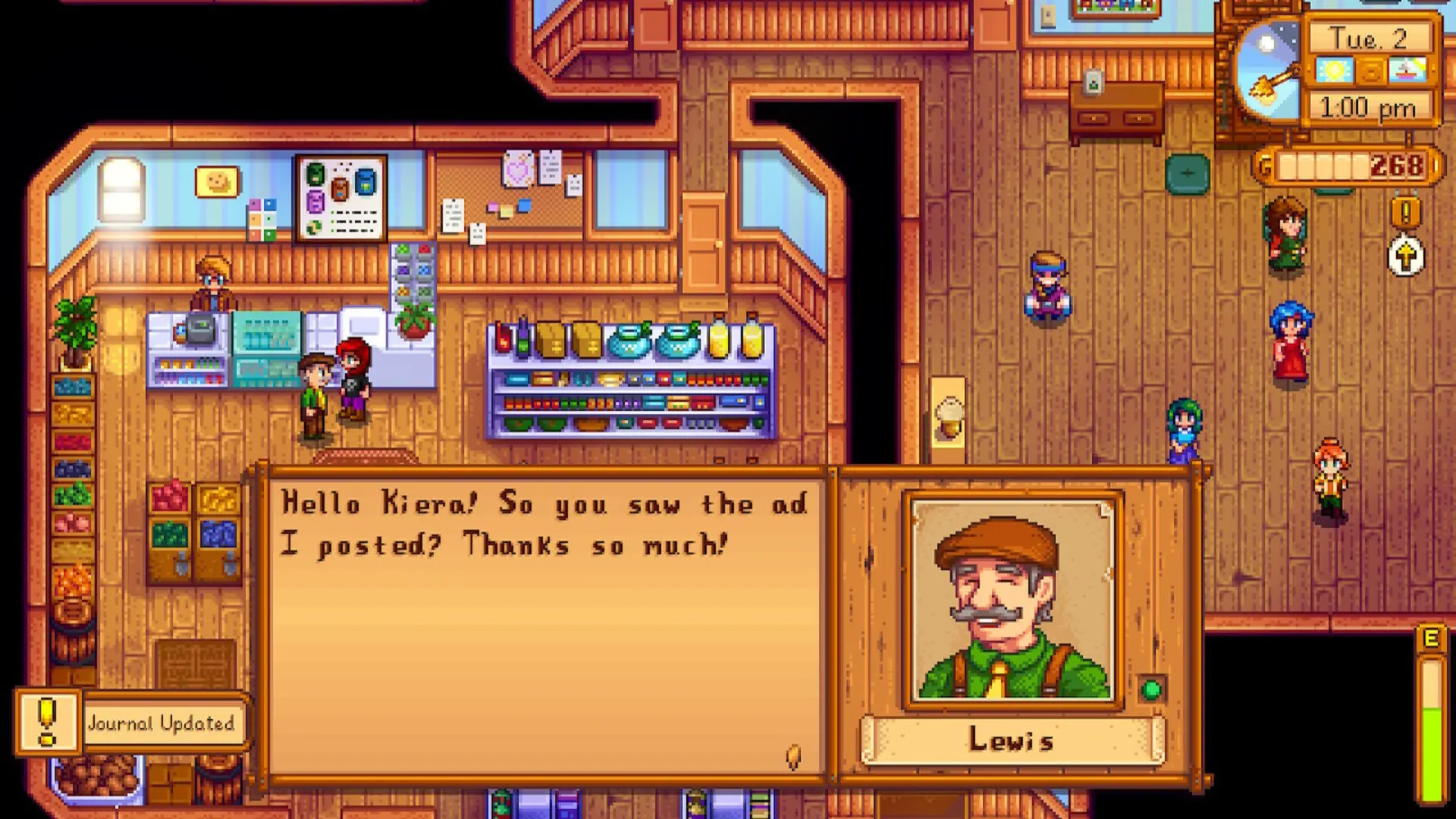
Task: Click the yellow up-arrow icon below the quest marker
Action: coord(1407,255)
